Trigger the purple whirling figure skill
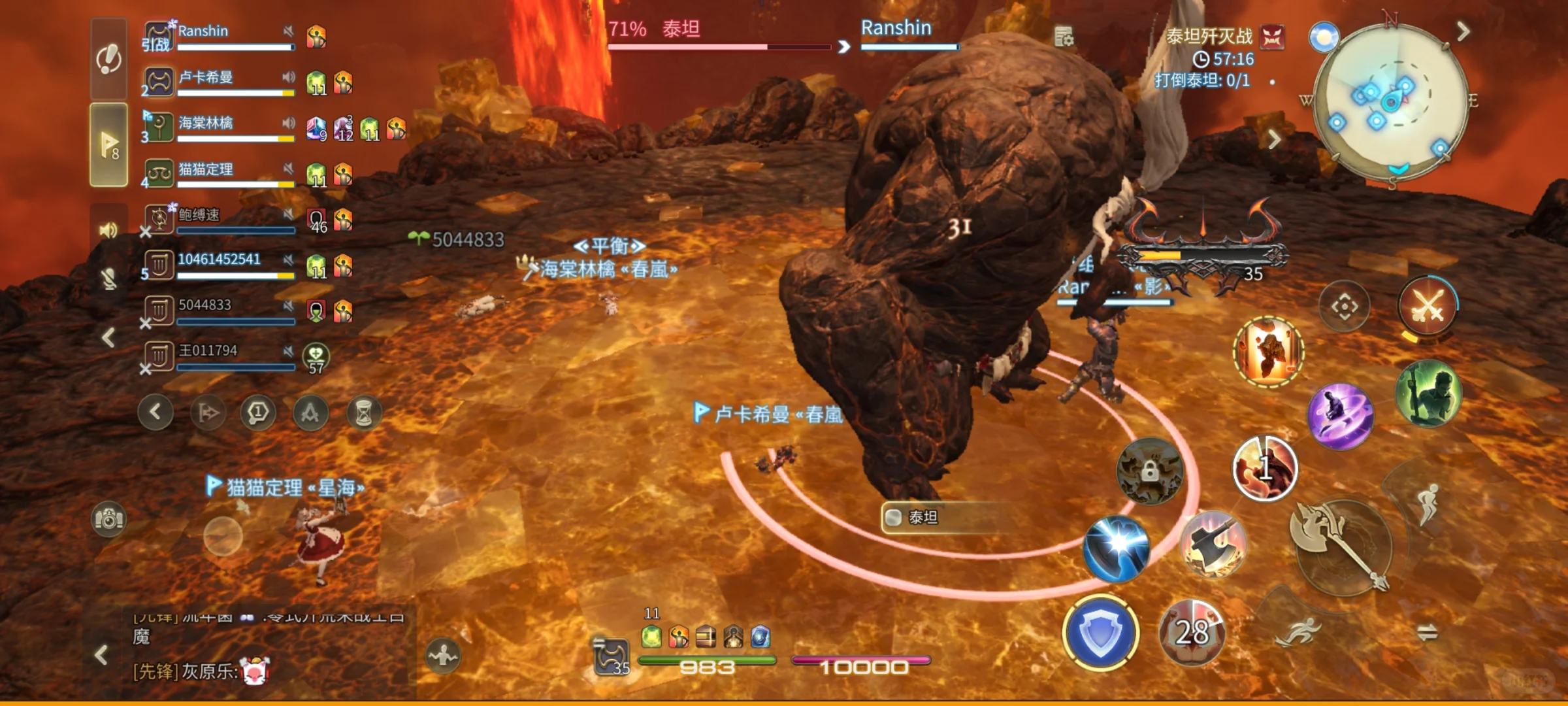The image size is (1568, 706). click(1341, 416)
